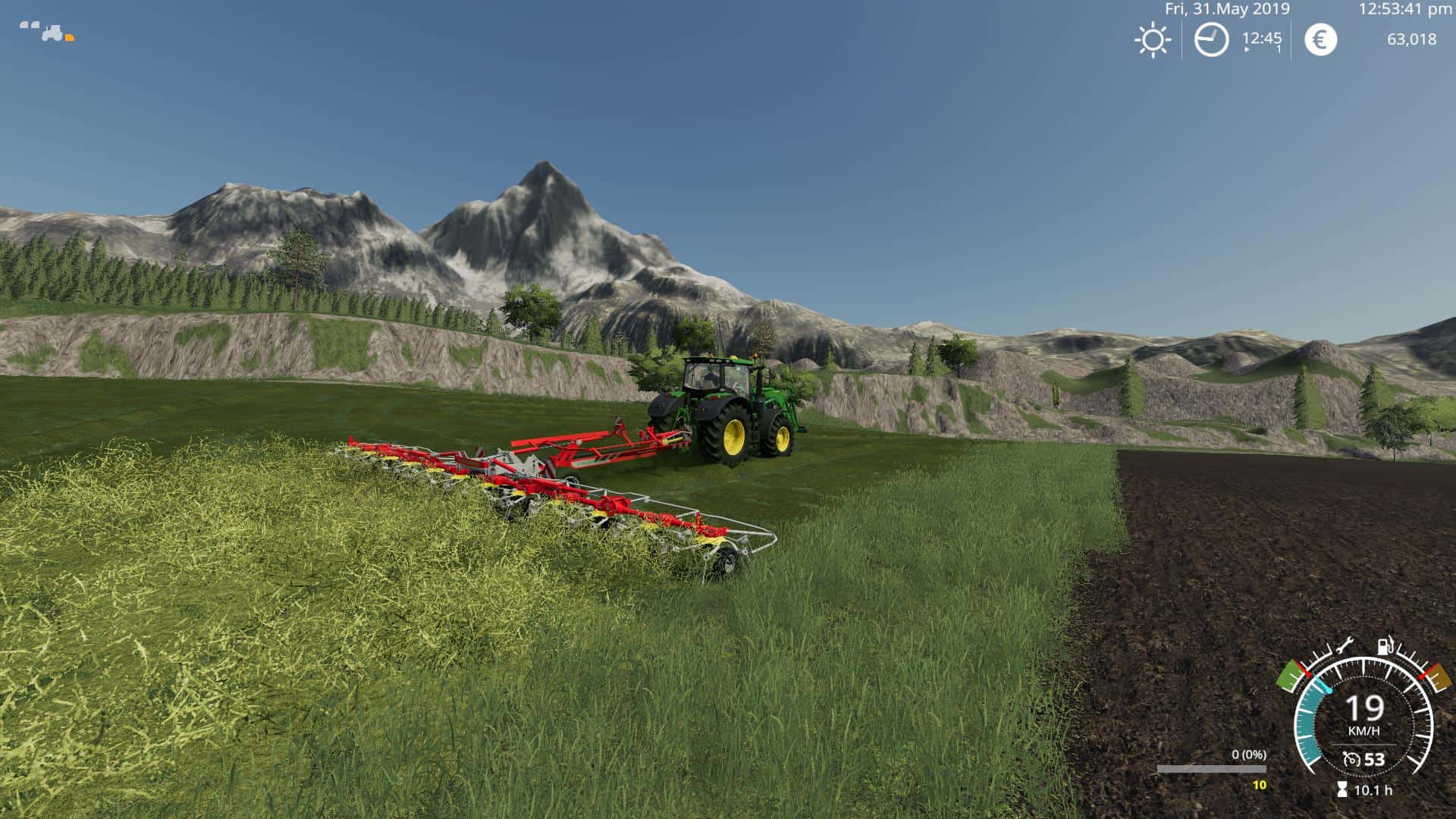Click the tractor vehicle schema icon

52,33
